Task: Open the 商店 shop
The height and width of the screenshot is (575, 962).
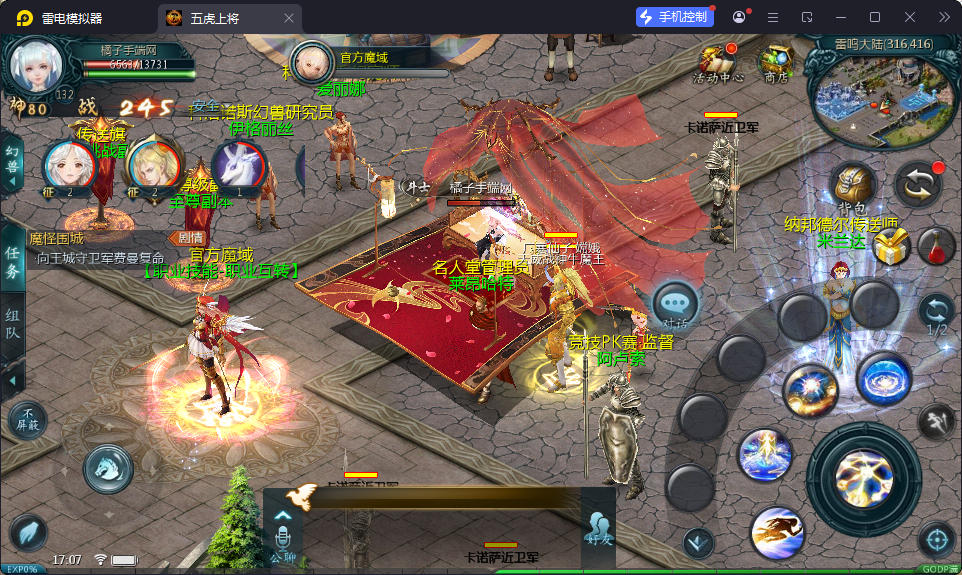Action: click(775, 62)
